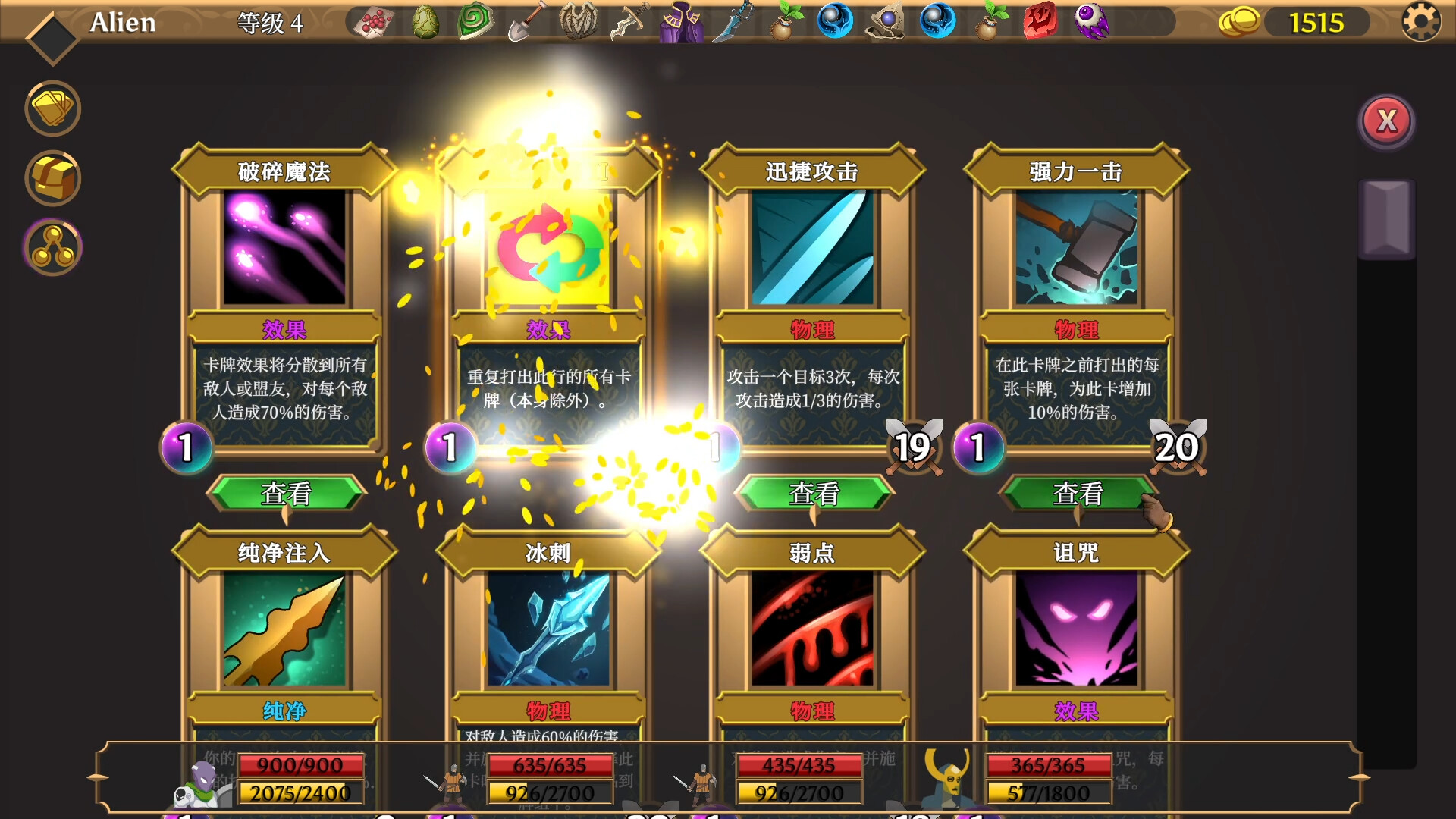1456x819 pixels.
Task: Click 查看 under the 破碎魔法 card
Action: pos(286,494)
